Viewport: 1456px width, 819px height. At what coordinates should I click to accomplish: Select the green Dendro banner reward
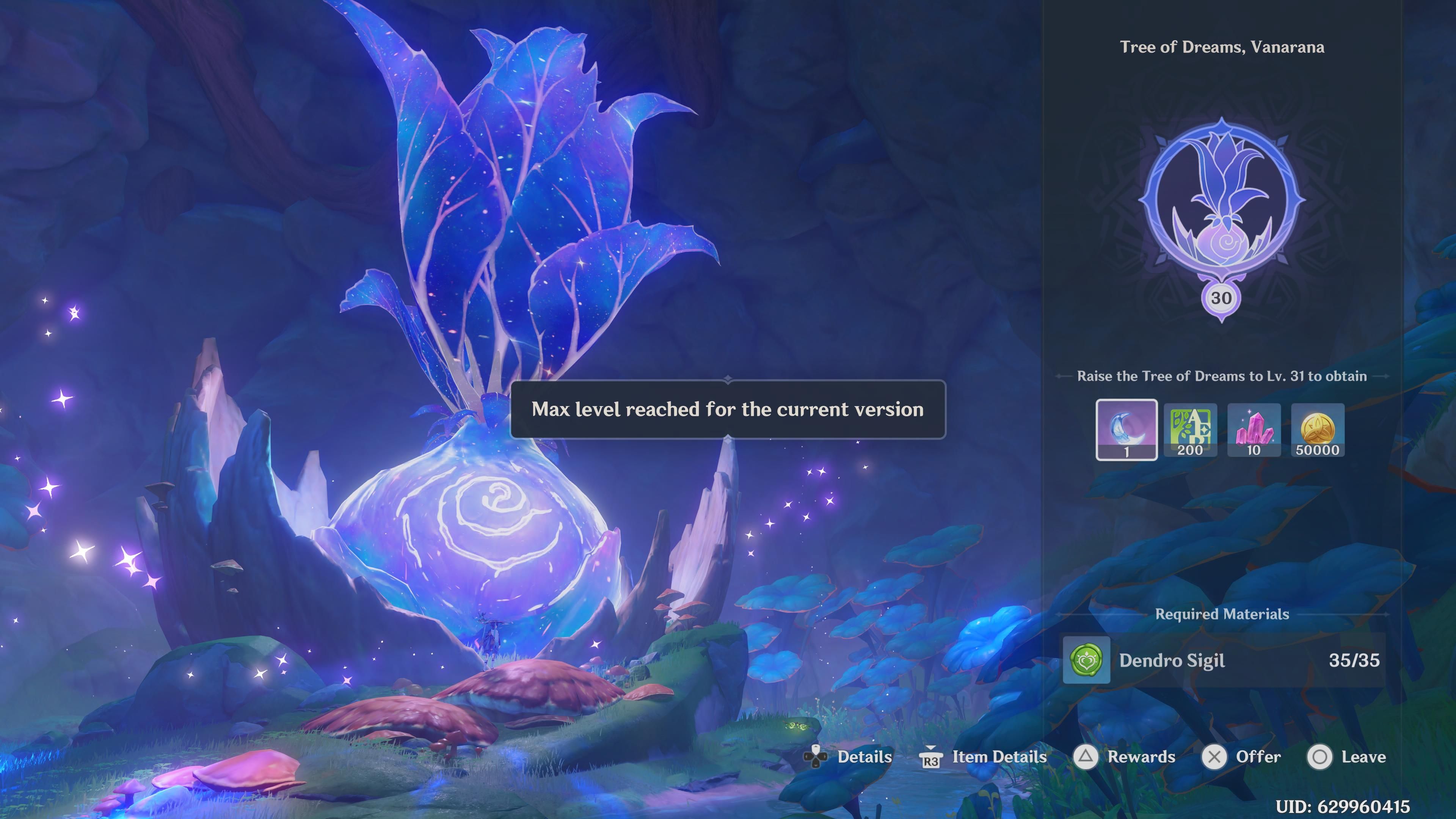click(x=1190, y=430)
